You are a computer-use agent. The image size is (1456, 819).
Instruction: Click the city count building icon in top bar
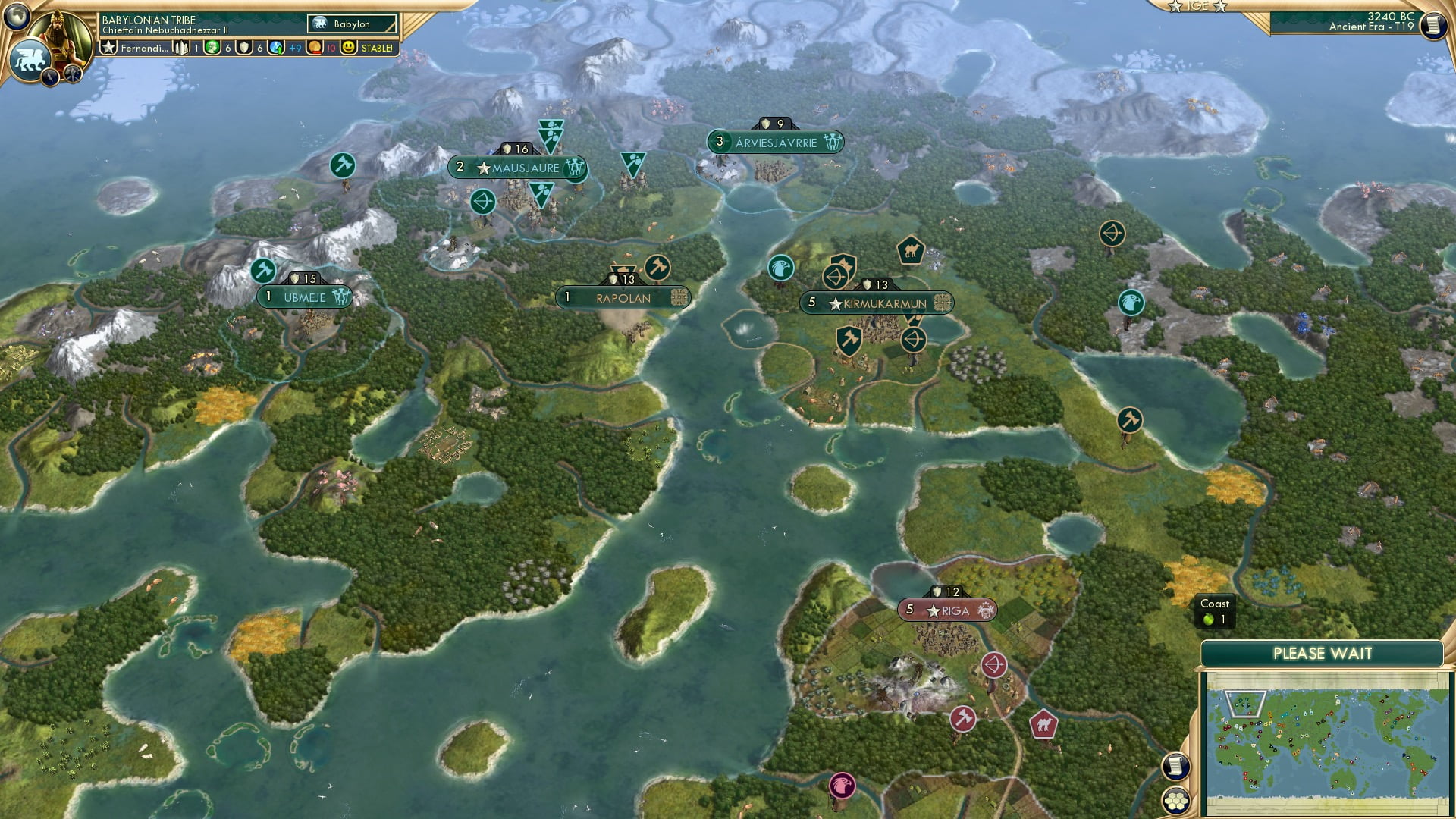pos(180,47)
